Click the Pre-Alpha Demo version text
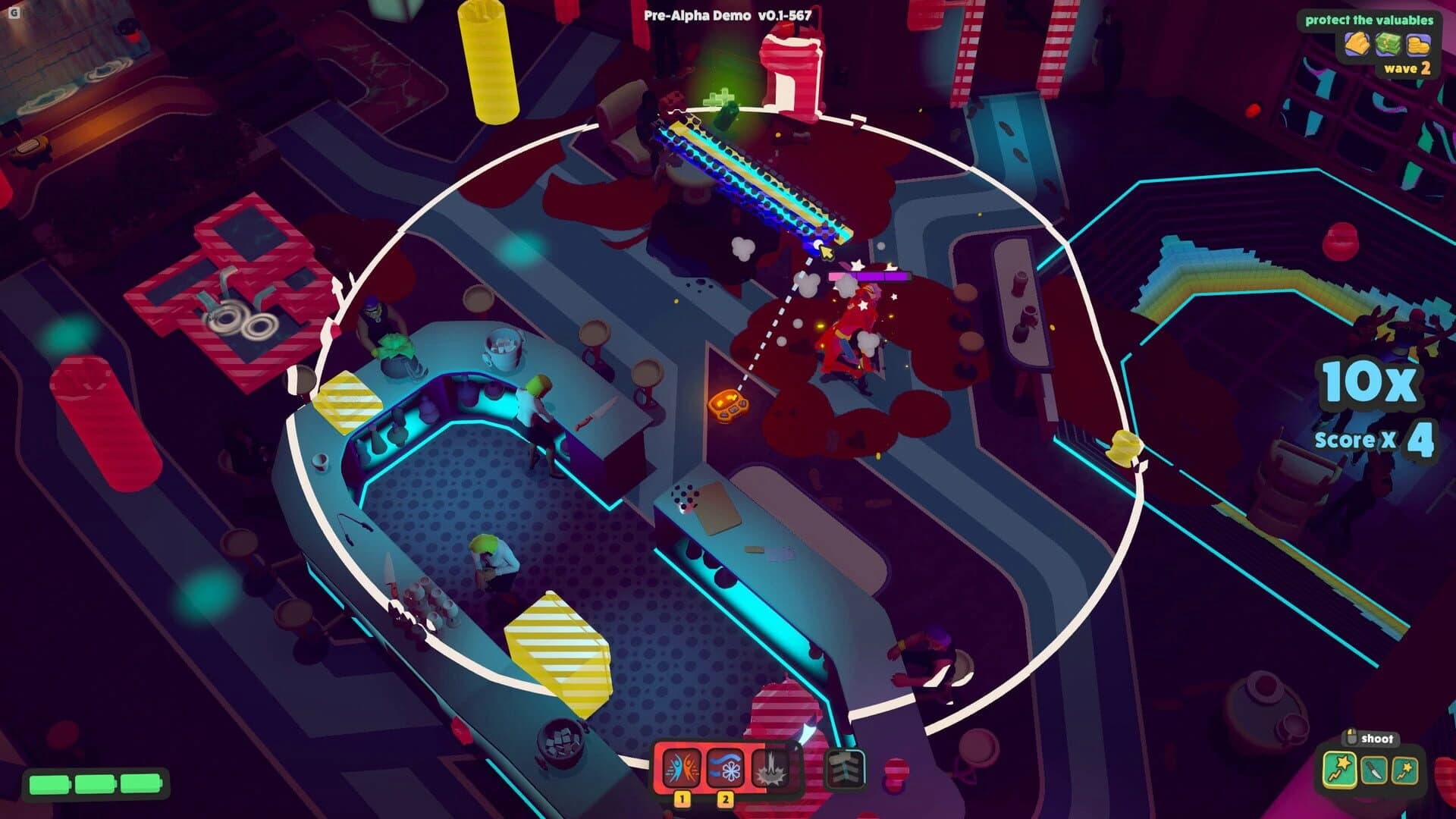This screenshot has width=1456, height=819. [726, 13]
